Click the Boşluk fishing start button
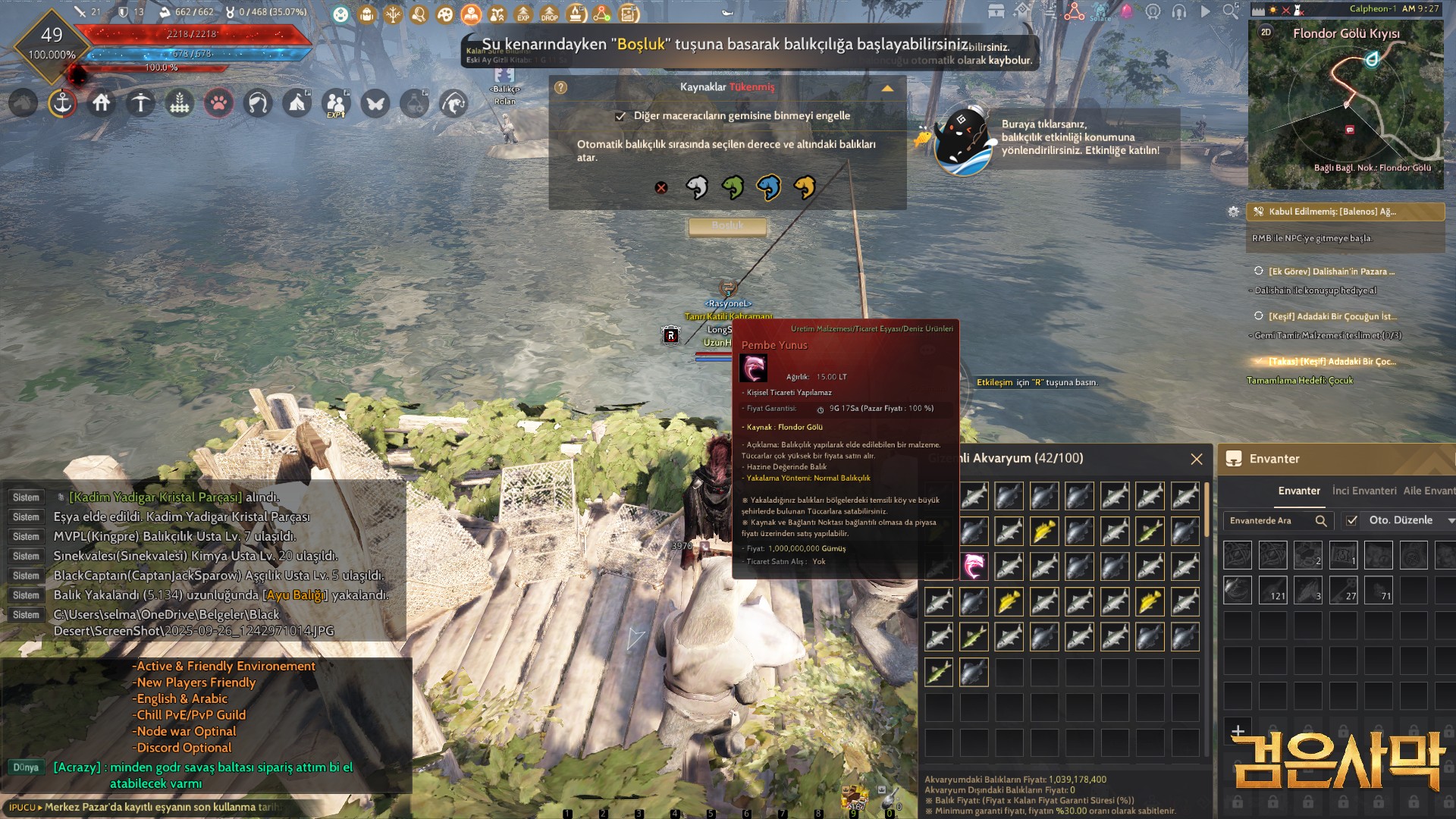 tap(727, 226)
